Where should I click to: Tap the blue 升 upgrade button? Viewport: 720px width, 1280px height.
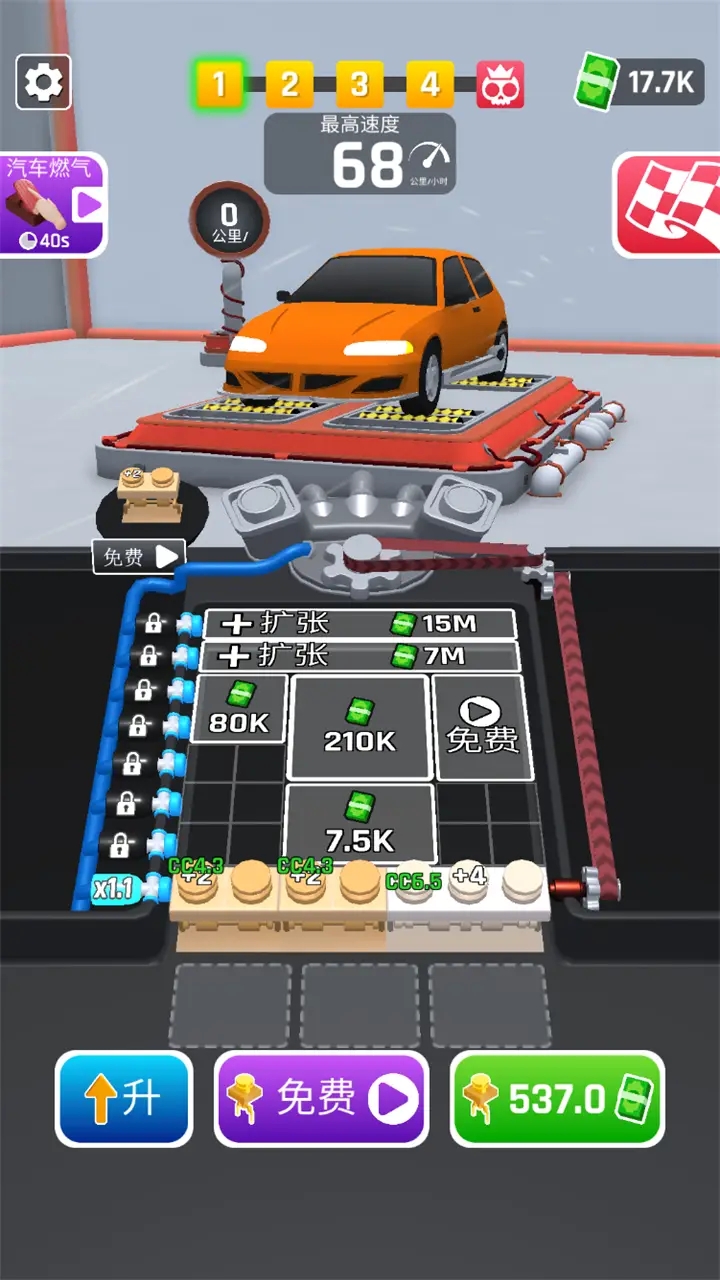coord(125,1098)
